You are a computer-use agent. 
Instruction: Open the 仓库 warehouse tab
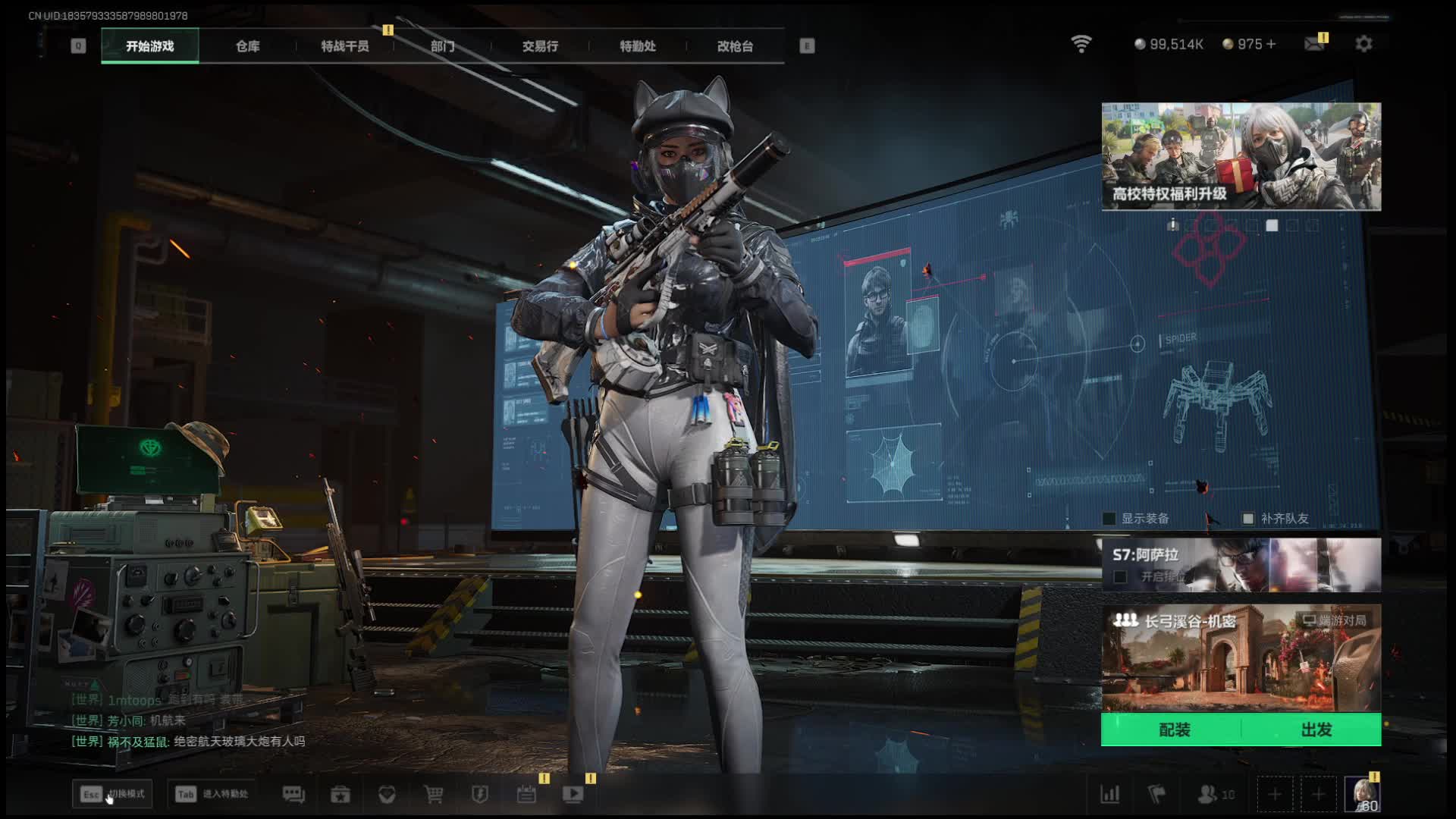click(247, 46)
